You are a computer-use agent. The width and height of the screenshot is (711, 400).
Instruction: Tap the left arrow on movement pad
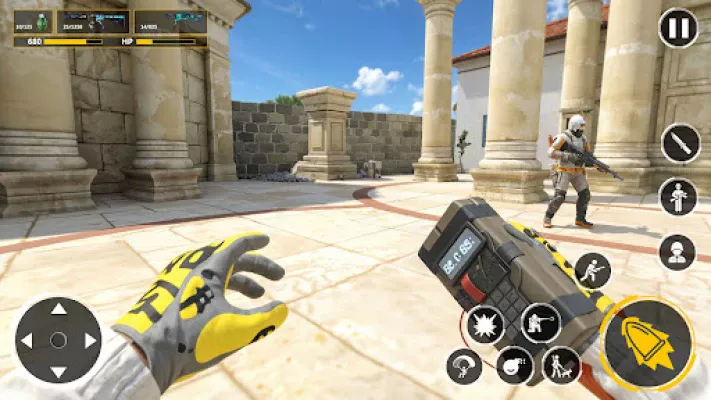(27, 340)
